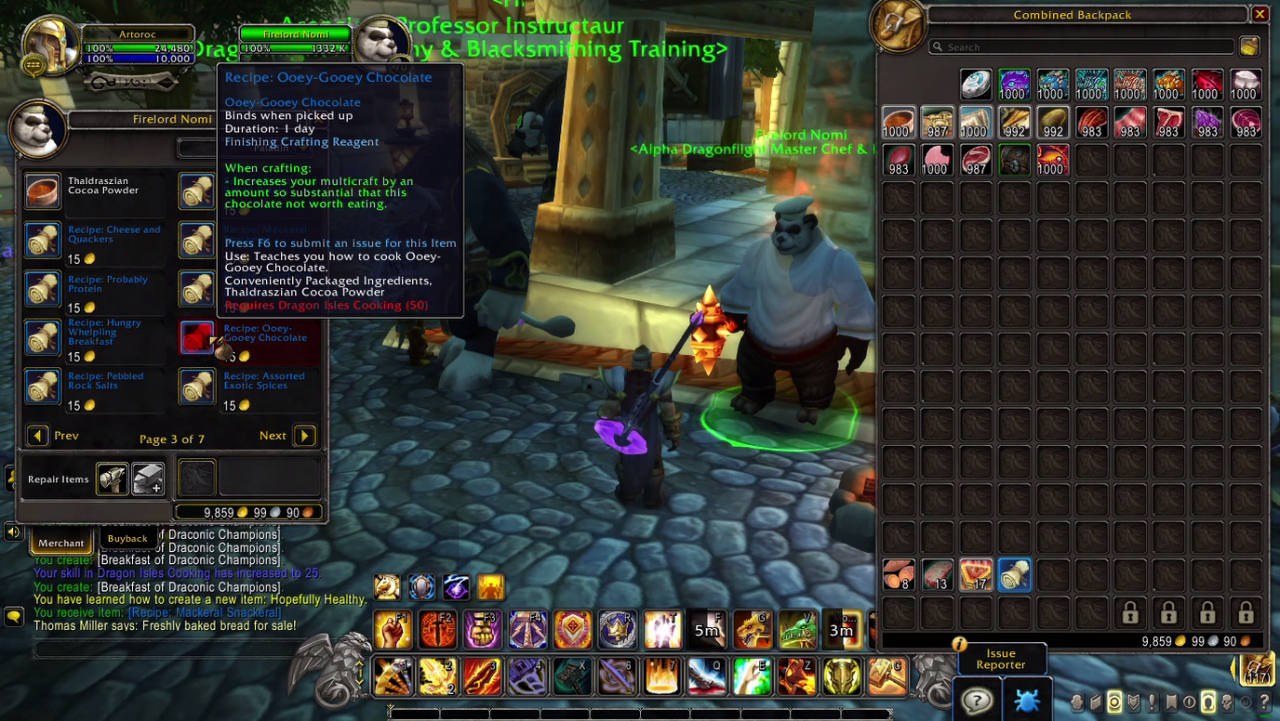This screenshot has height=721, width=1280.
Task: Sort bags with the broom button
Action: coord(1249,47)
